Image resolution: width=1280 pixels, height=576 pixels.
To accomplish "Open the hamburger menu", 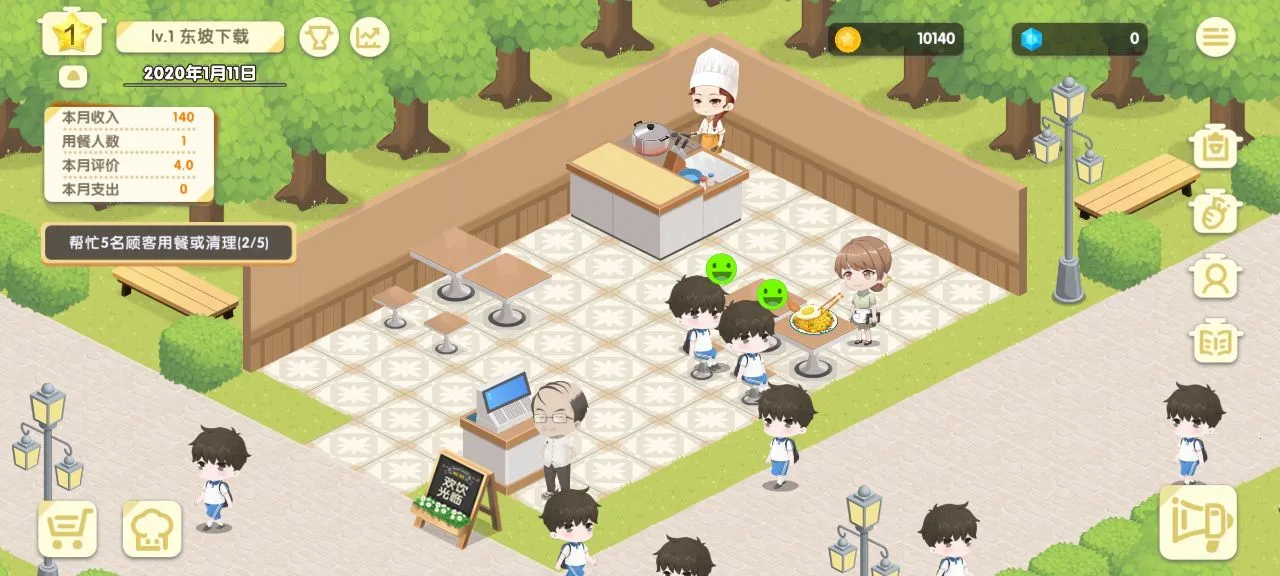I will pos(1216,38).
